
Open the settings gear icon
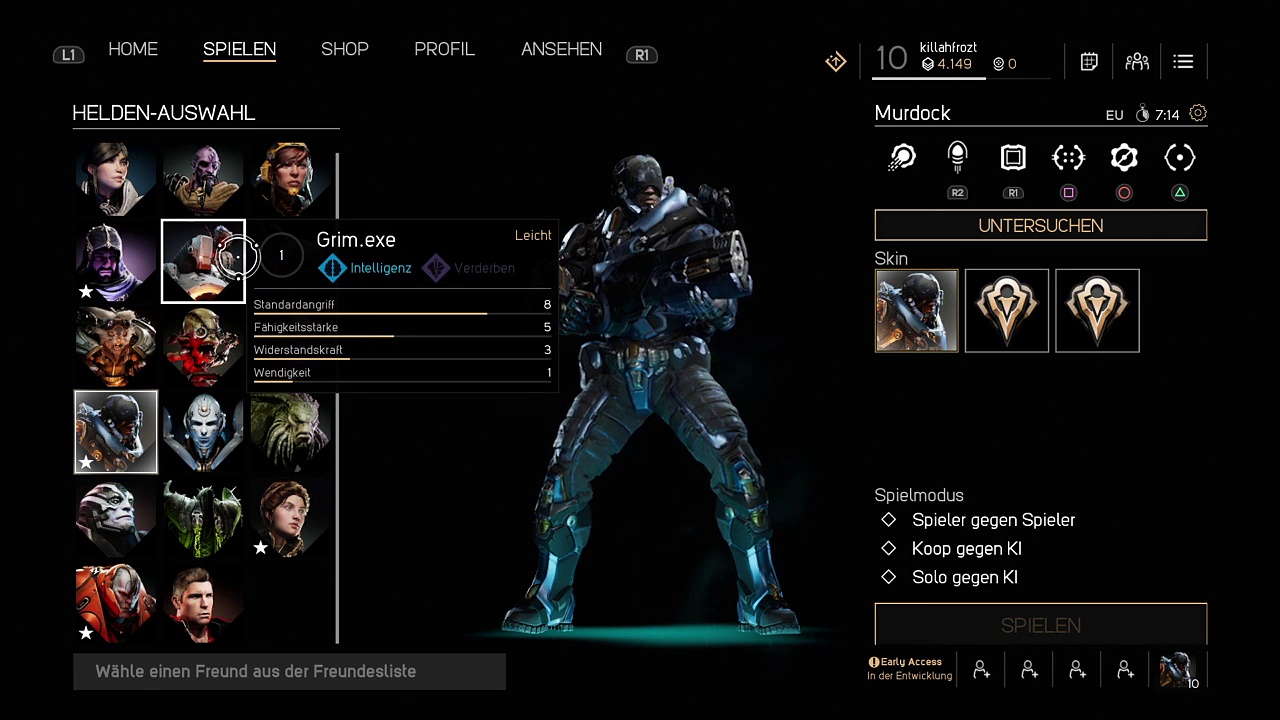coord(1198,114)
